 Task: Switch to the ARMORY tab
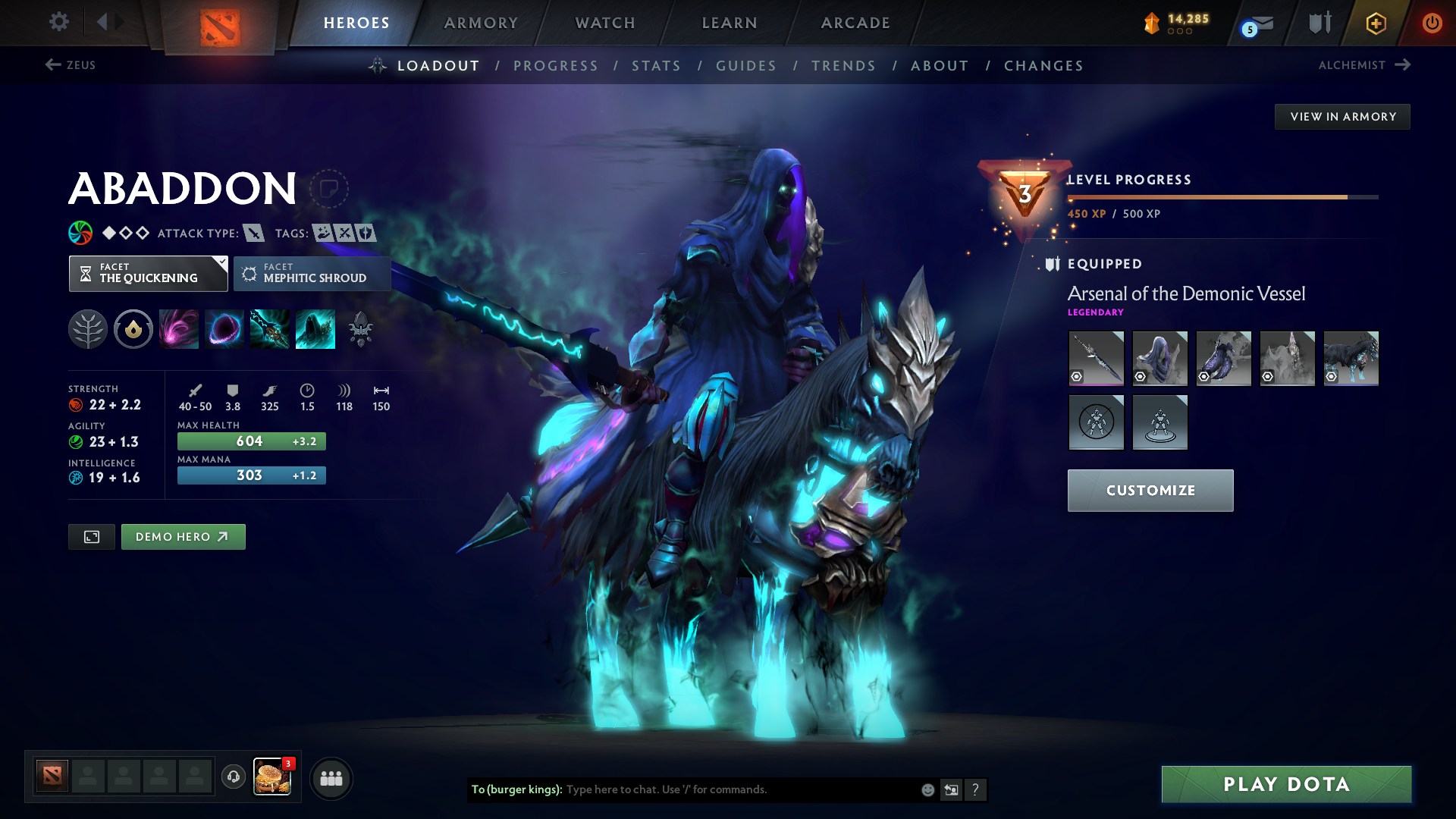481,23
